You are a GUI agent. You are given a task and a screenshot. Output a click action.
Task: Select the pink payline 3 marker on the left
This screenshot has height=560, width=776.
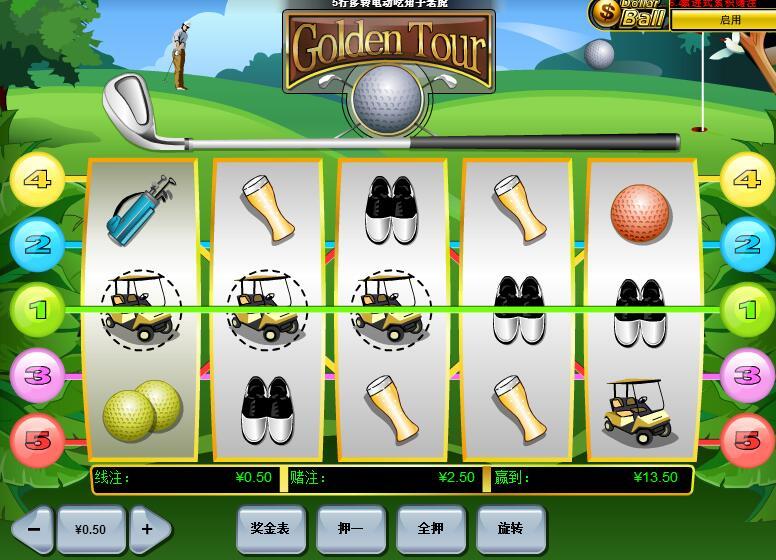click(38, 376)
